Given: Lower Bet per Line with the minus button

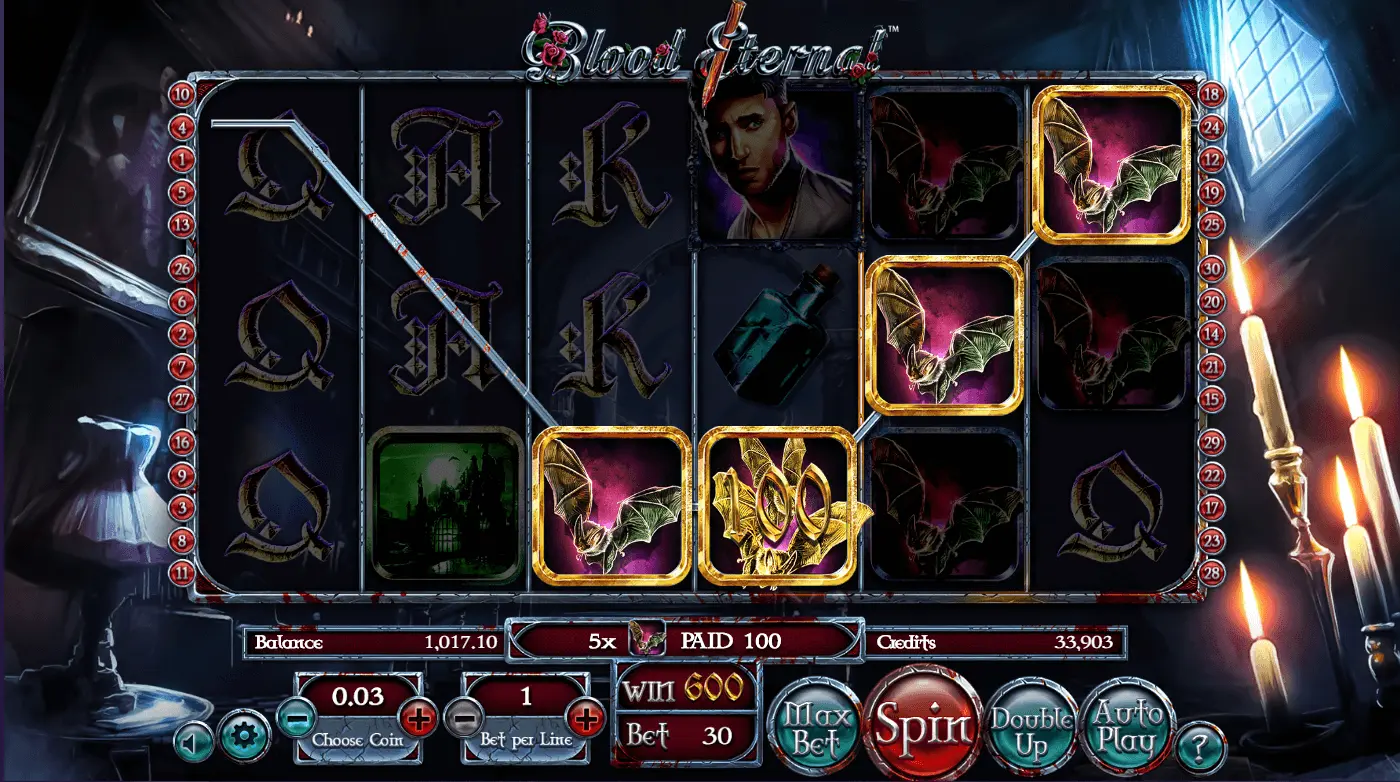Looking at the screenshot, I should (x=462, y=716).
